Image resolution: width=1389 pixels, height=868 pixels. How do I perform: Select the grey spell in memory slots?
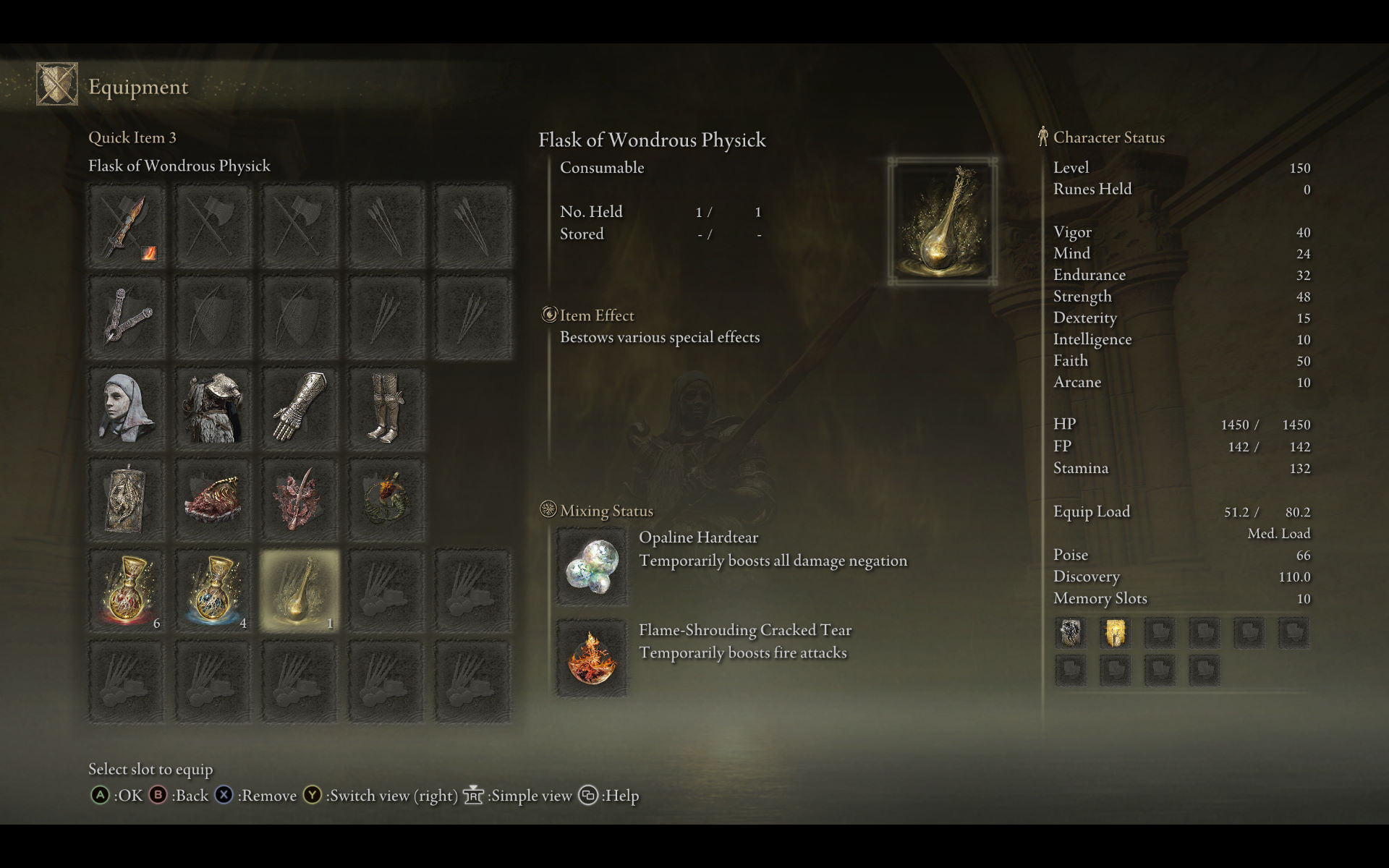1070,633
